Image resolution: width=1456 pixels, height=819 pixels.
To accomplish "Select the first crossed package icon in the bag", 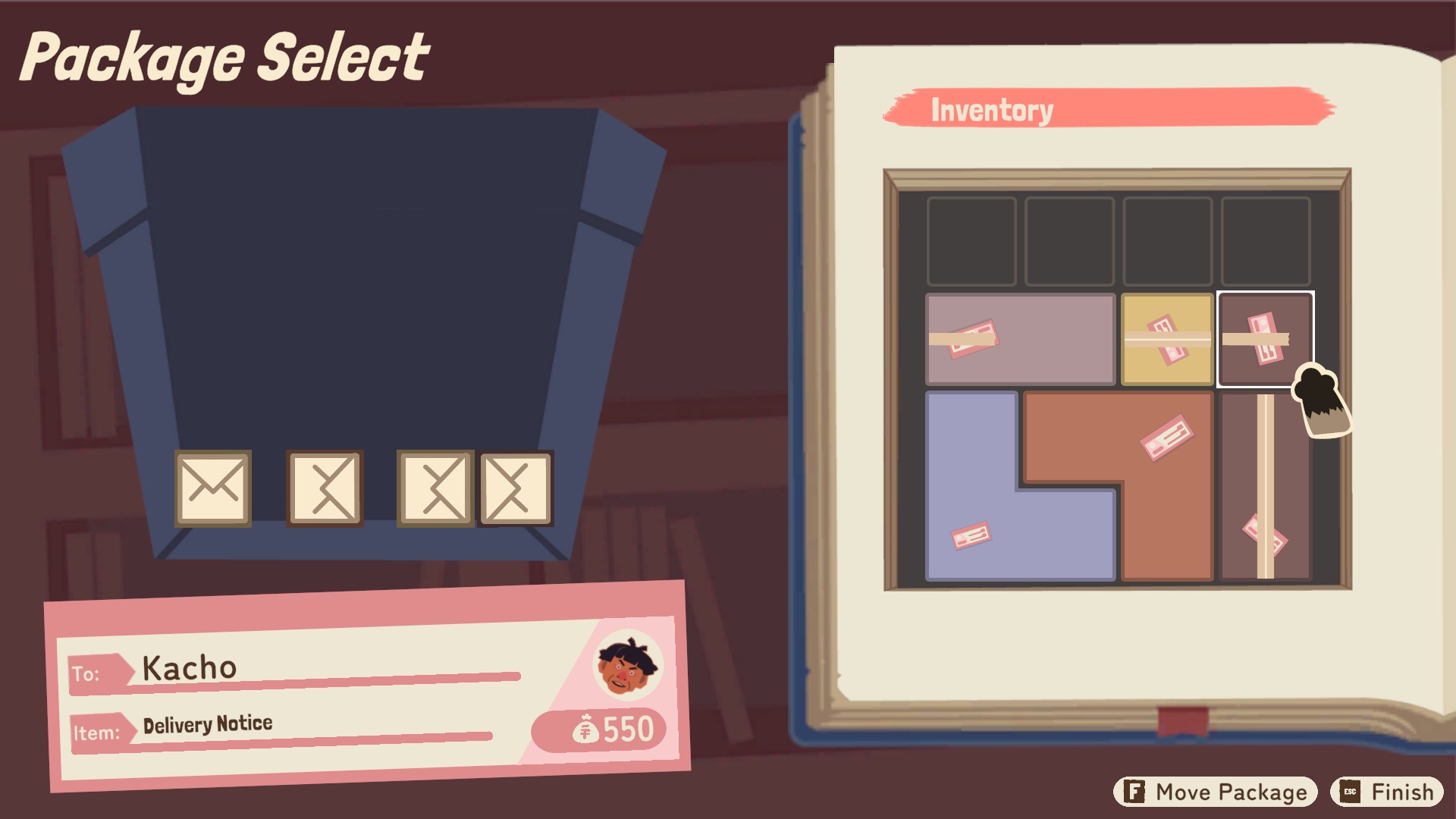I will (x=325, y=489).
